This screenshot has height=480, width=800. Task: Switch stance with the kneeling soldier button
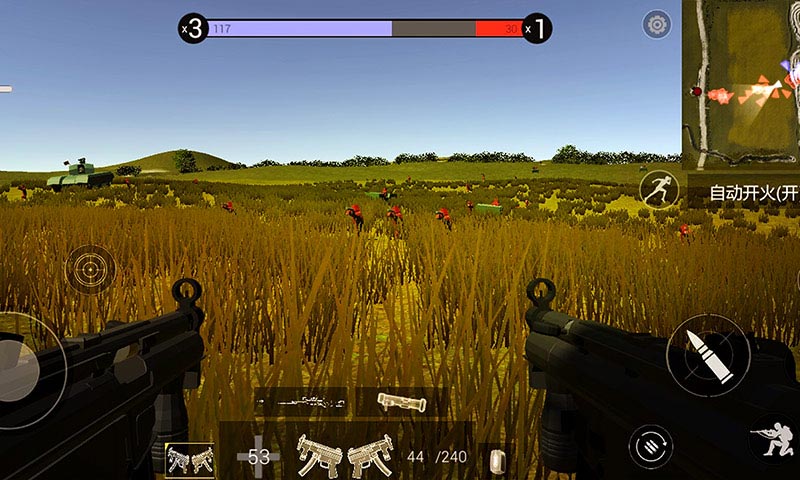point(772,441)
